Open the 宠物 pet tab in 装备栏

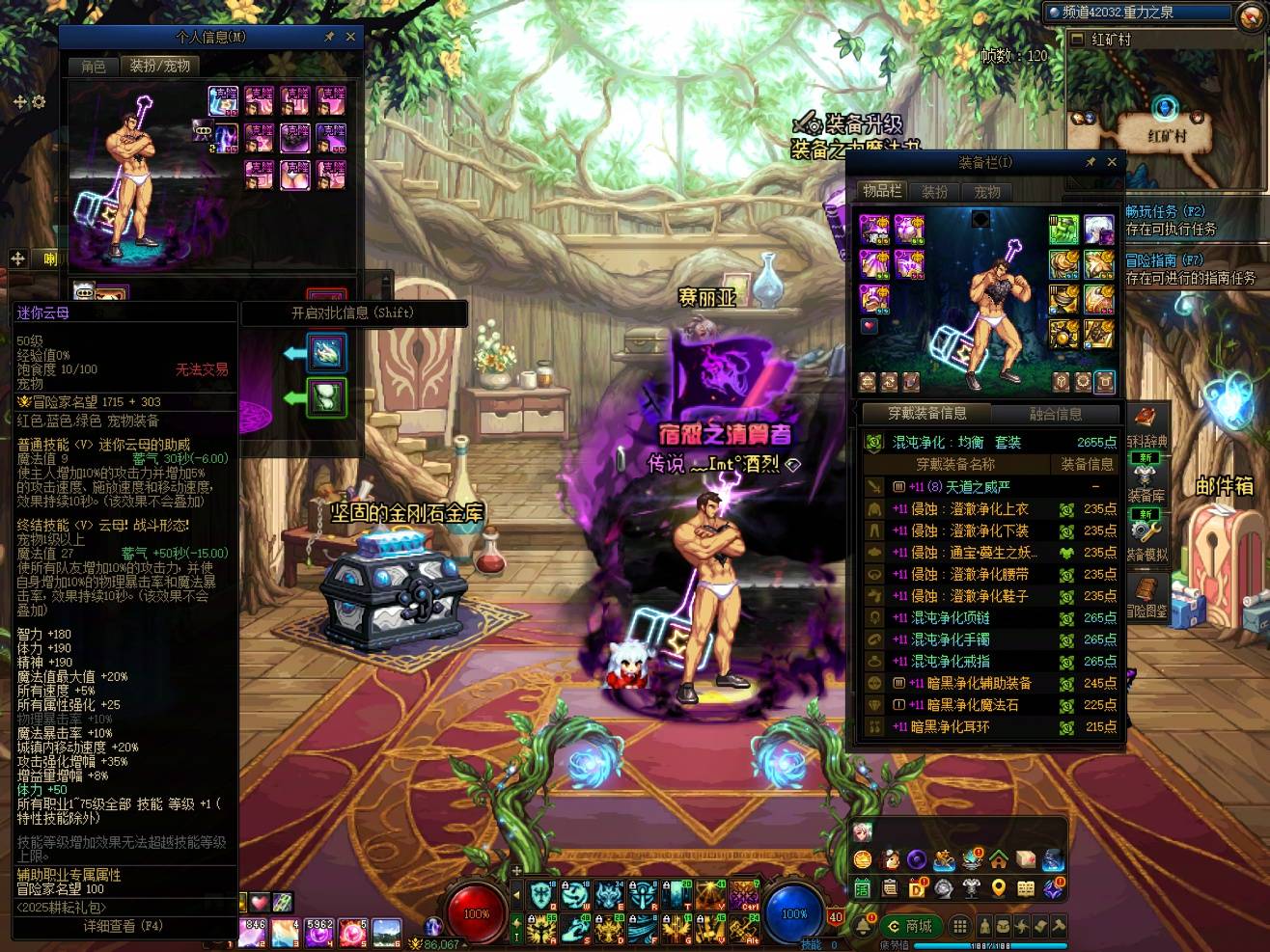(x=986, y=191)
